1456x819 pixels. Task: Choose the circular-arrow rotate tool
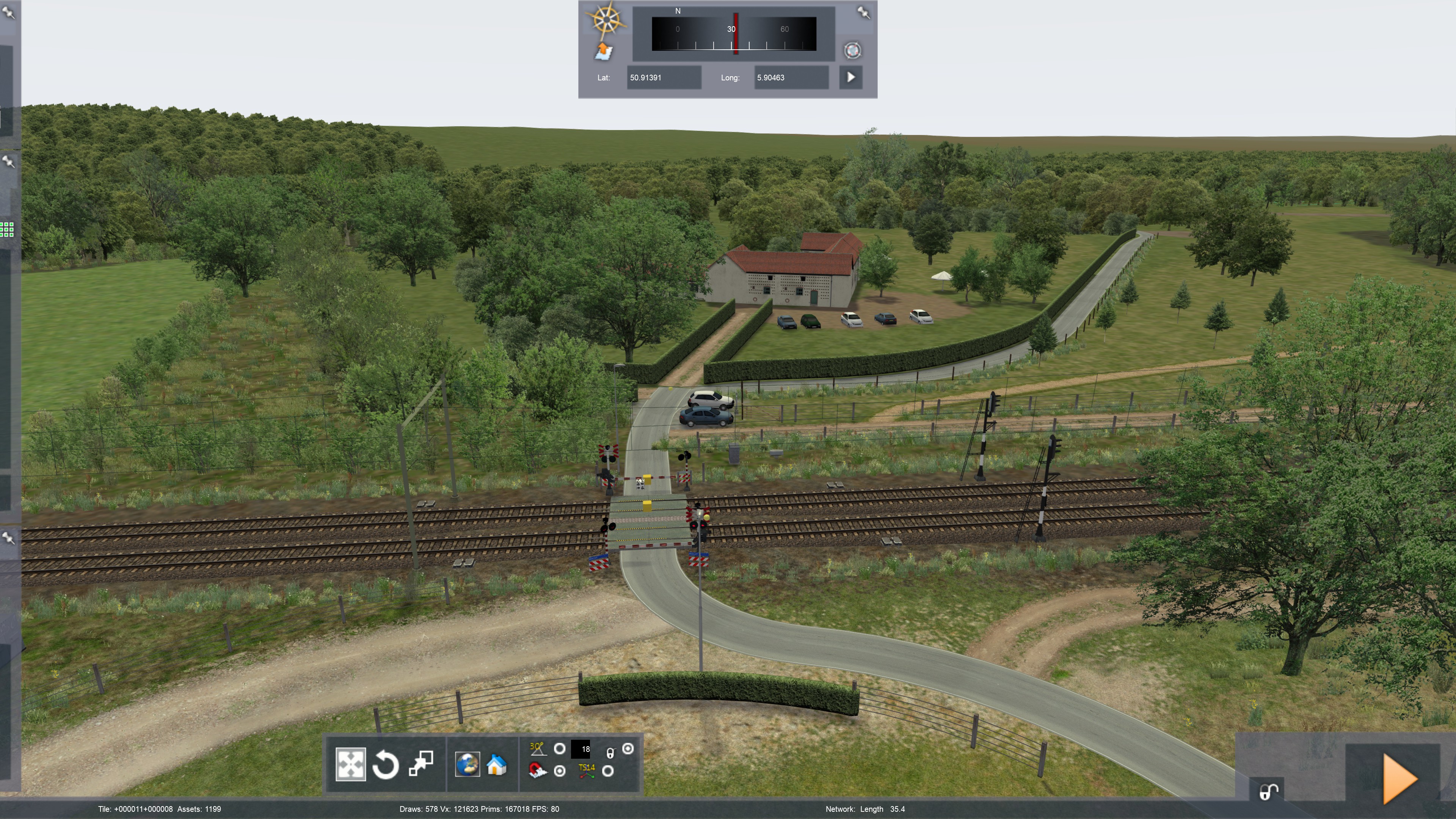(x=386, y=765)
